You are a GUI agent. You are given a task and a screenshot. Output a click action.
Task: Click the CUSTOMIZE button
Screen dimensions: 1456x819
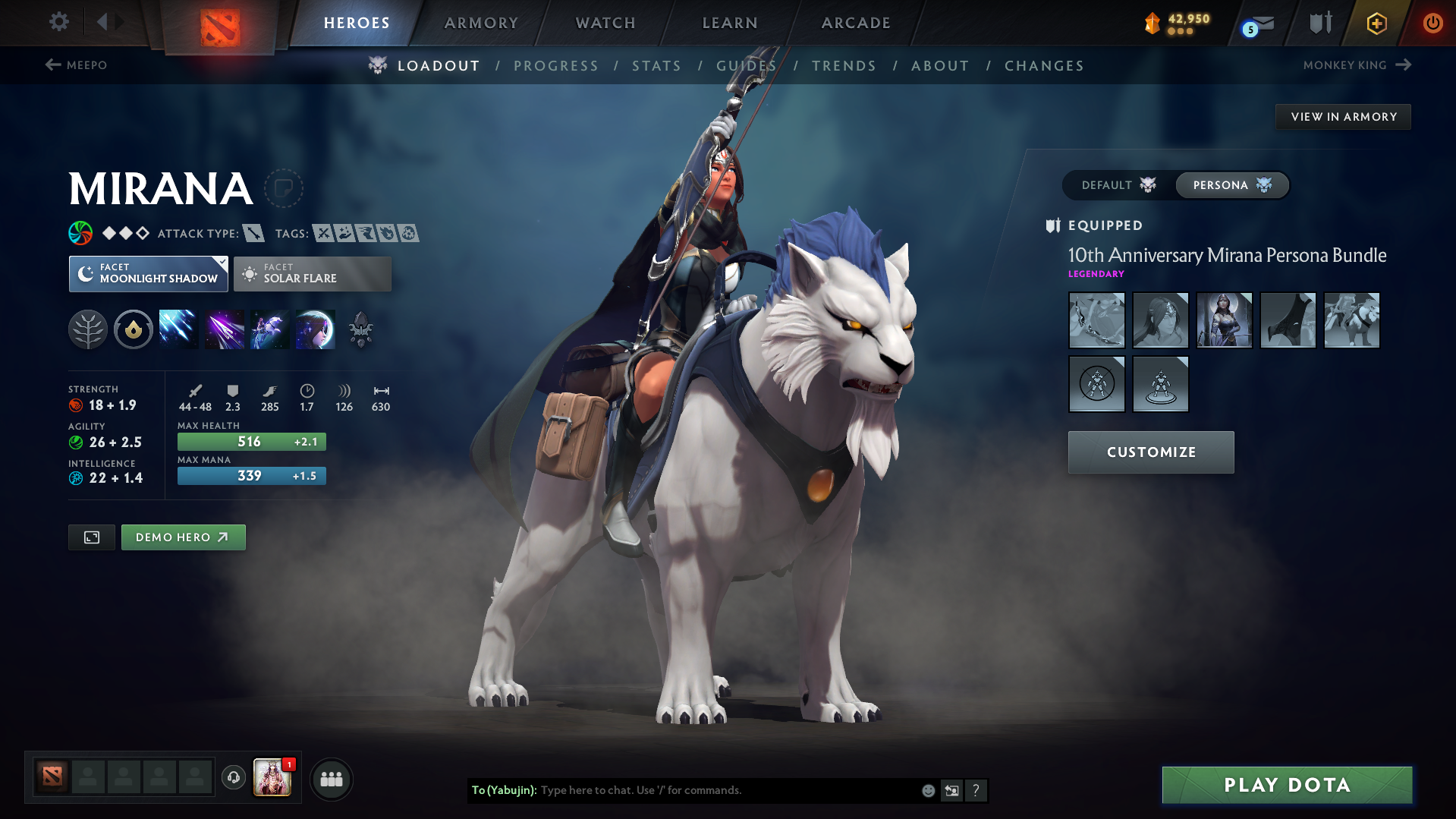click(1150, 452)
